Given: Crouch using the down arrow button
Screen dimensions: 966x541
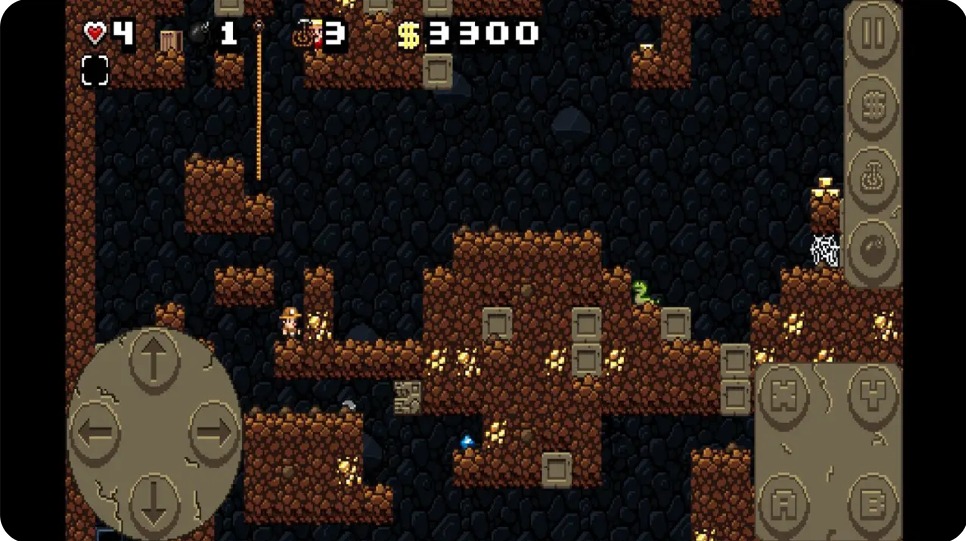Looking at the screenshot, I should [154, 502].
